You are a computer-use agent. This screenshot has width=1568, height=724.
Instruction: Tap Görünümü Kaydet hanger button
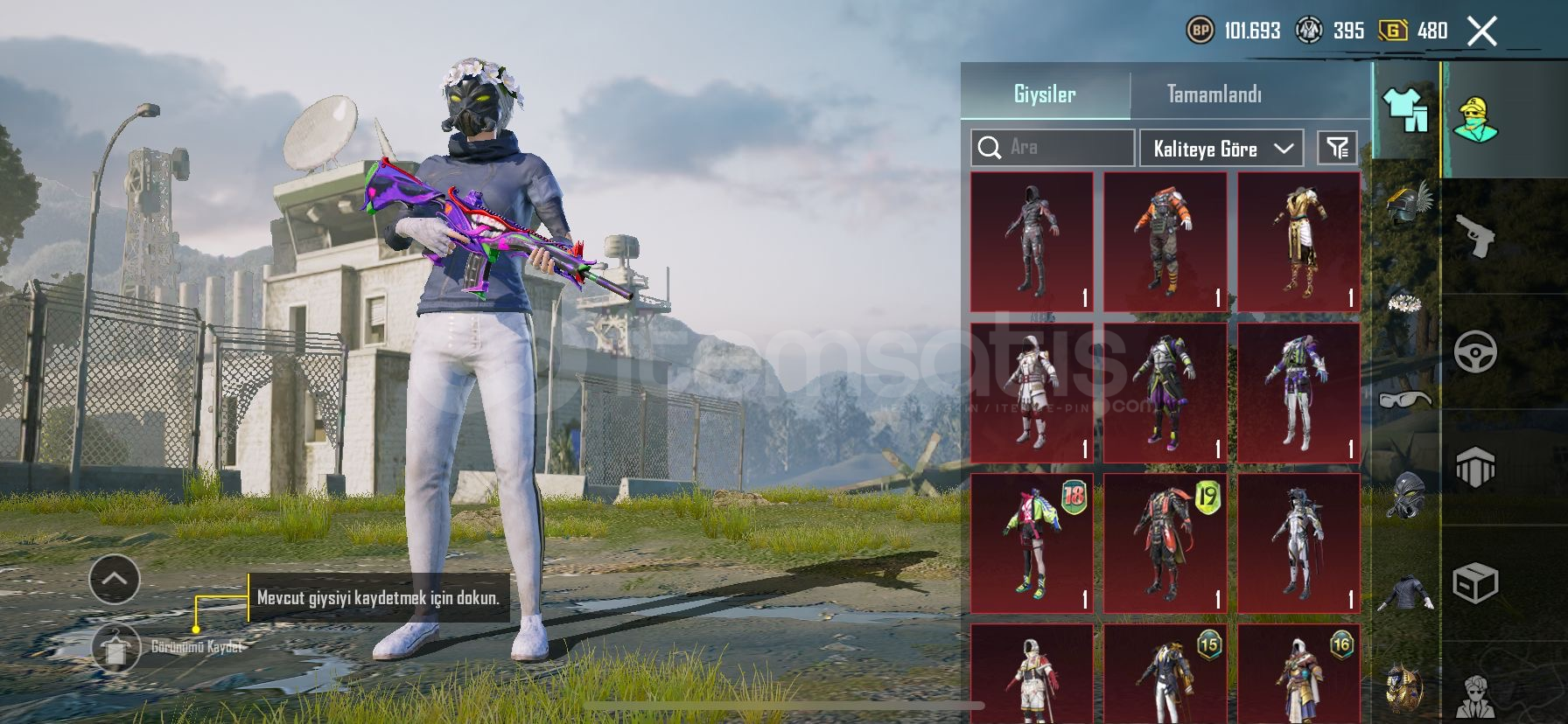click(116, 648)
